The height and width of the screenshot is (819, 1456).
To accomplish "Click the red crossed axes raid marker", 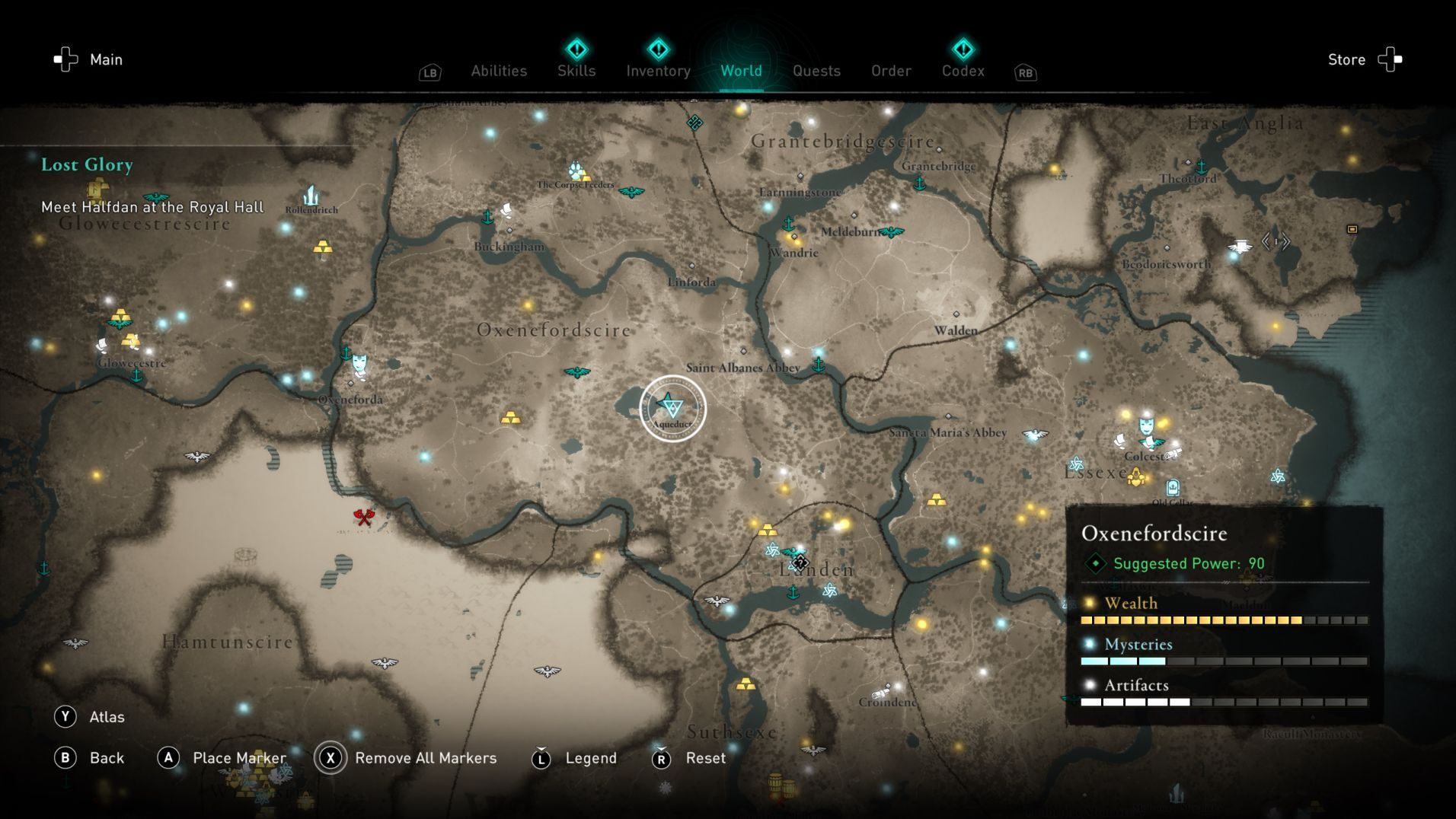I will 364,517.
